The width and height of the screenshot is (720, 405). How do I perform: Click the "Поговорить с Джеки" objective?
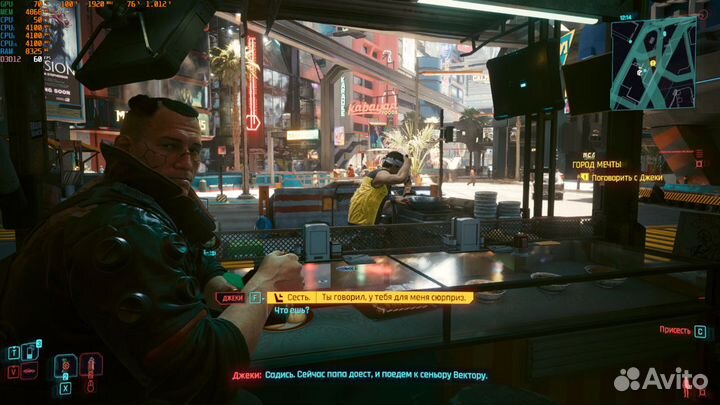tap(631, 177)
